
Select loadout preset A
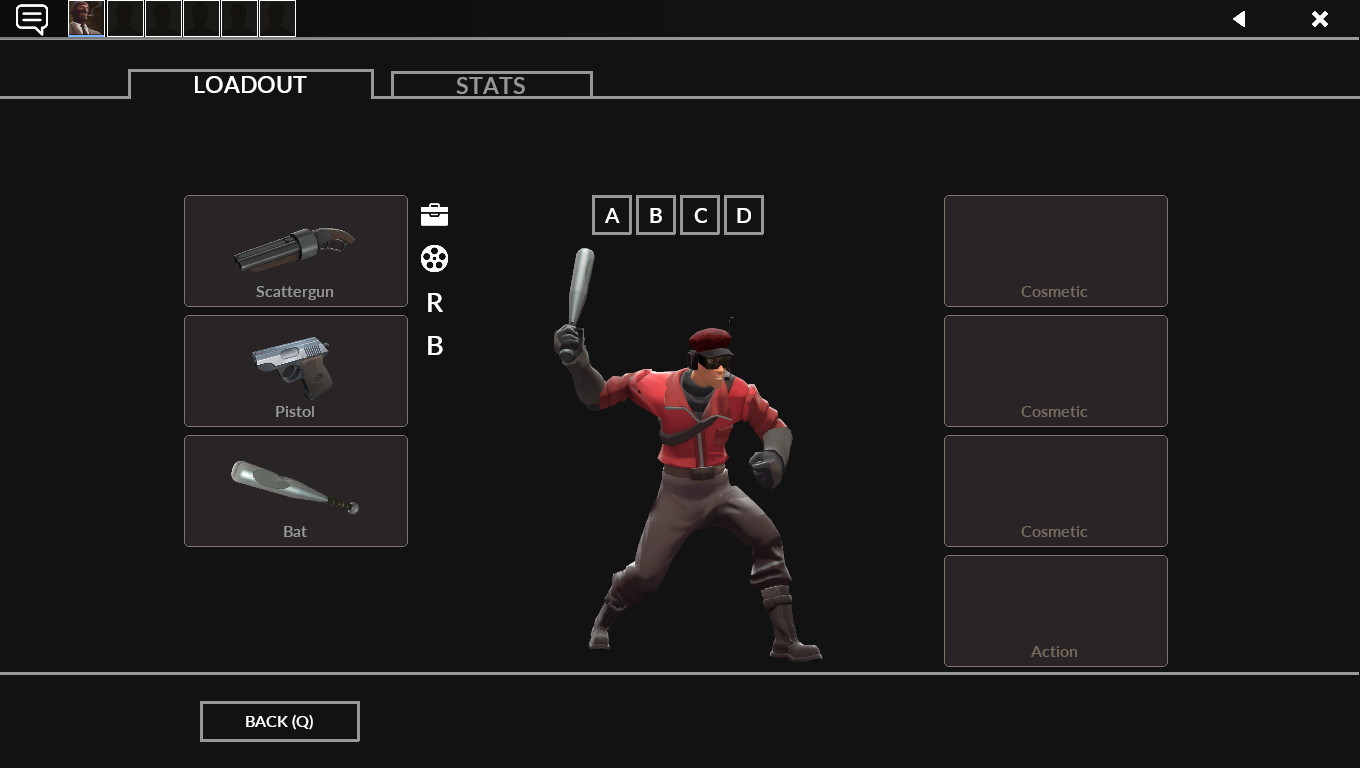pos(612,214)
